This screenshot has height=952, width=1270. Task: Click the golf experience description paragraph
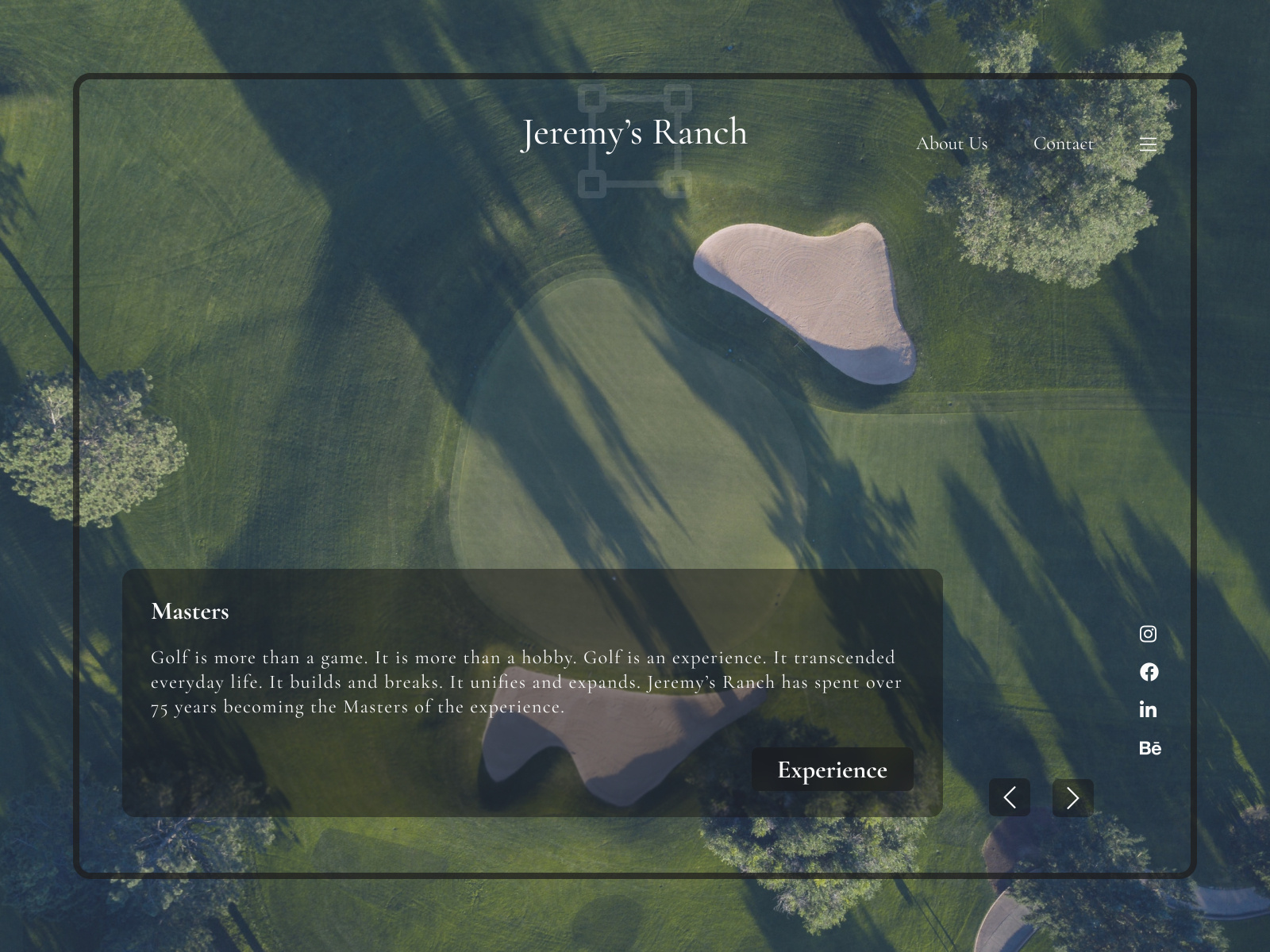524,681
